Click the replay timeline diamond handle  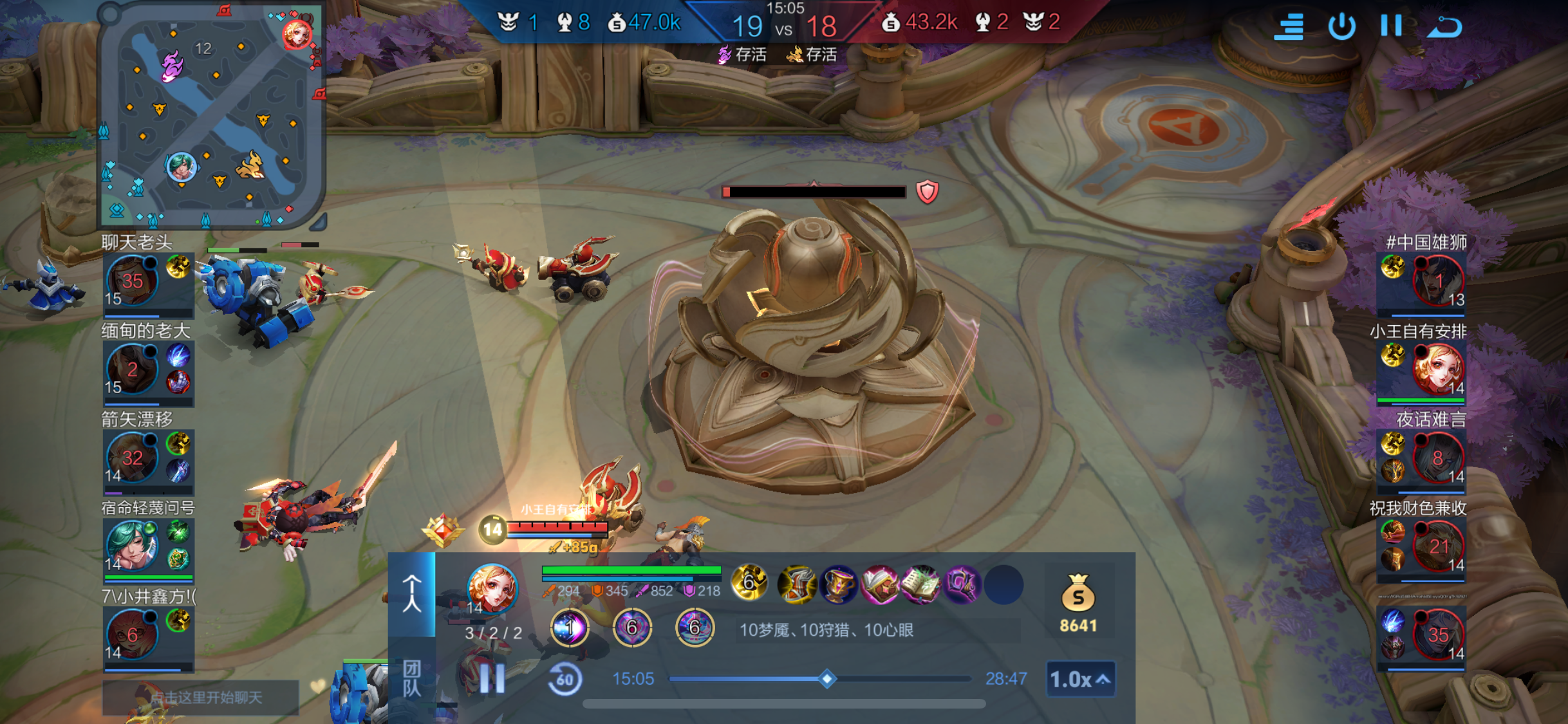(x=827, y=678)
